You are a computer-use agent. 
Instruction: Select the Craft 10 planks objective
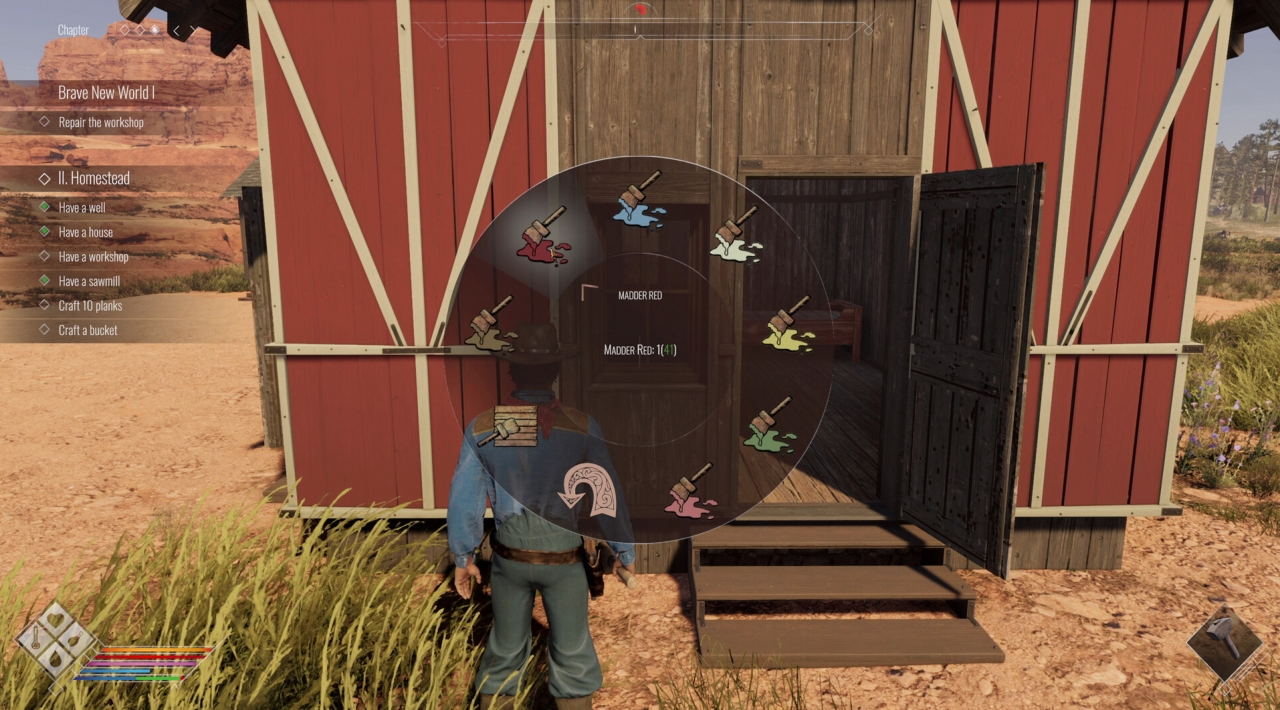point(90,305)
